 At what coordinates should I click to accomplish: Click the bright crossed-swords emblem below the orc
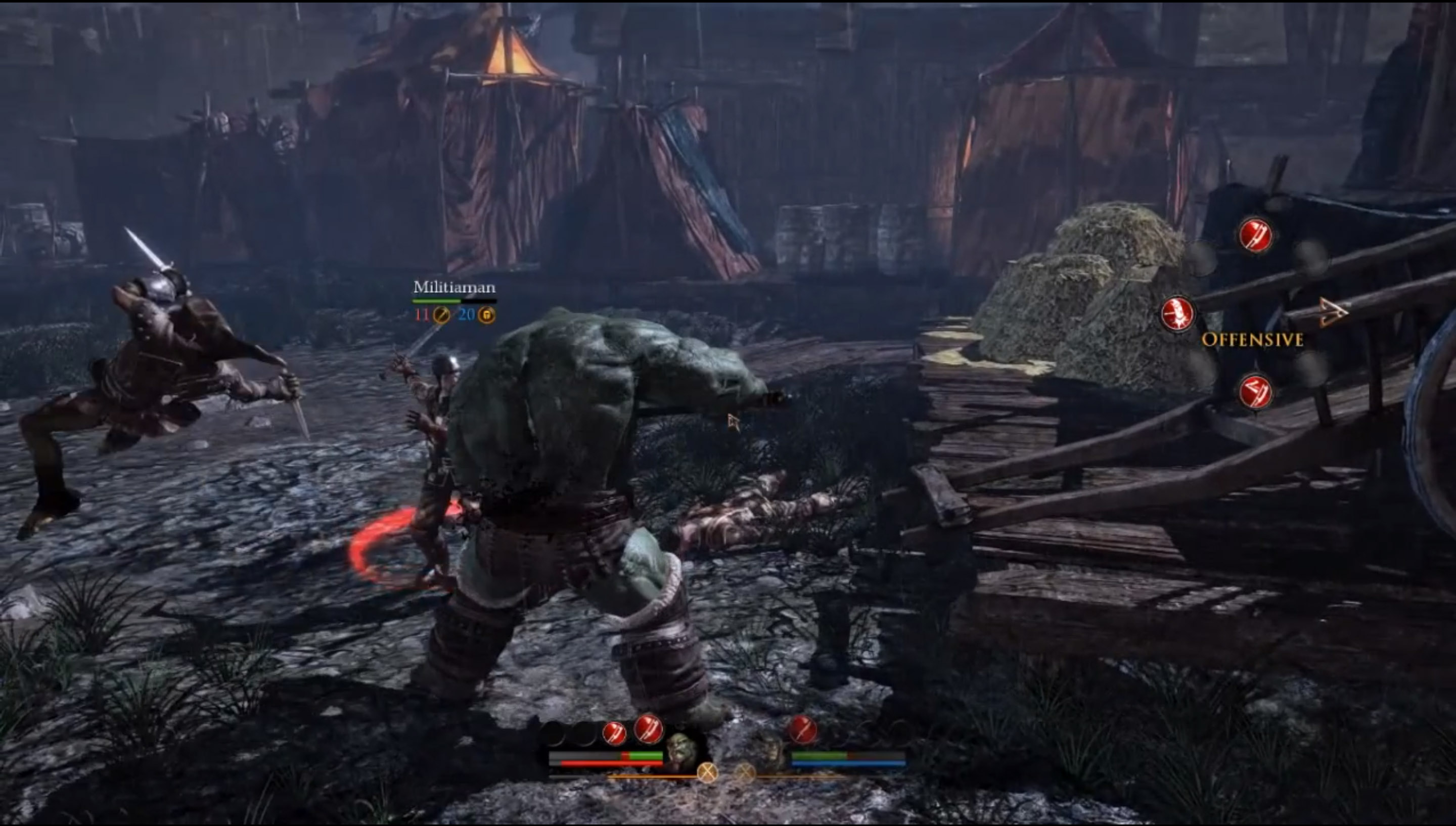[707, 773]
